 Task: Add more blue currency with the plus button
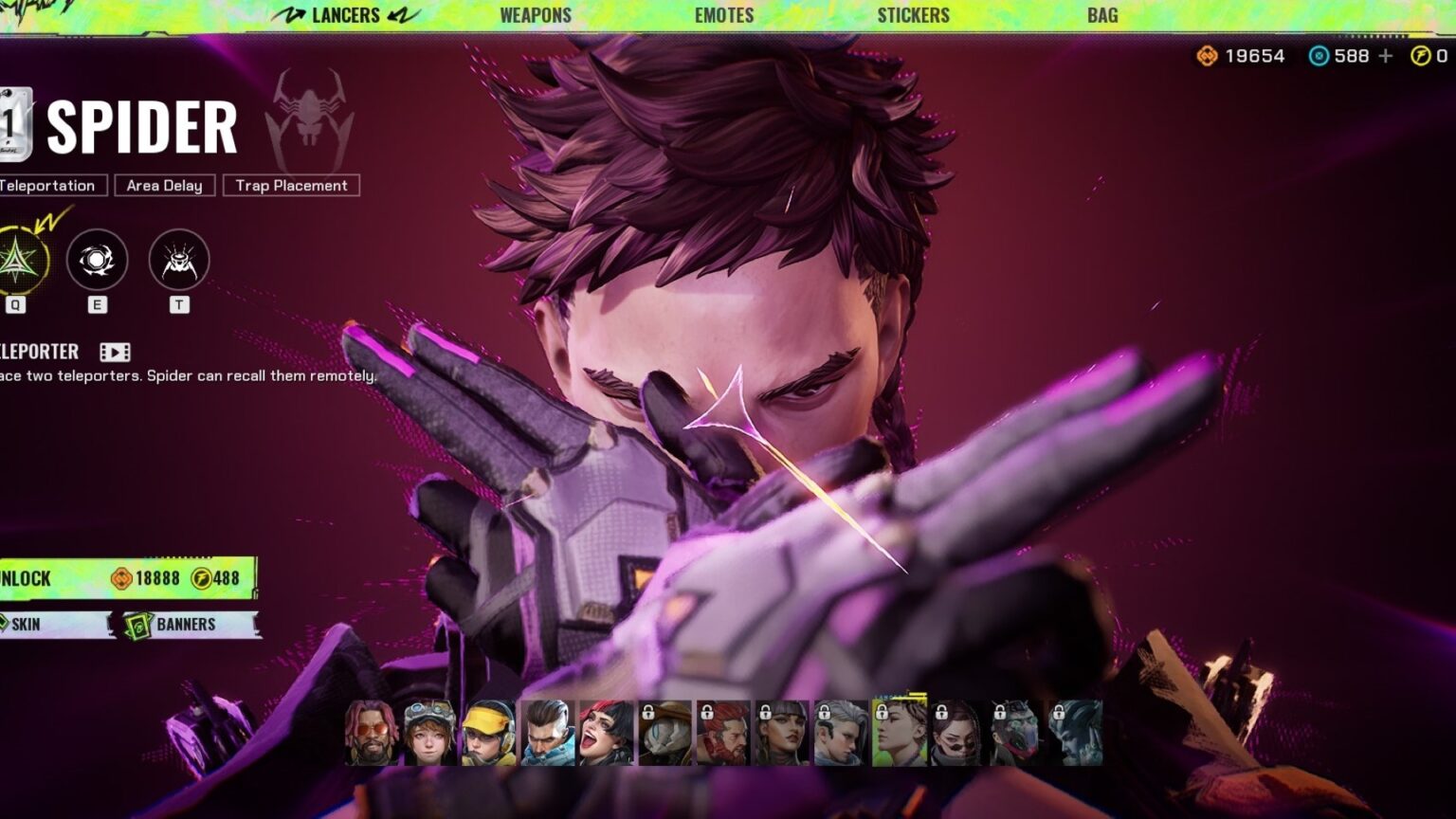[x=1386, y=56]
